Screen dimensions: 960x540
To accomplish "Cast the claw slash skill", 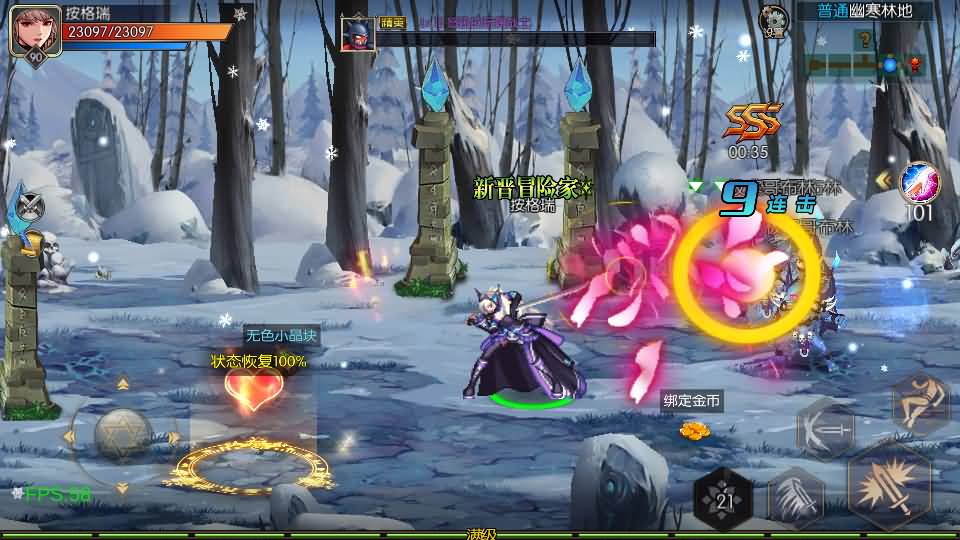I will [795, 495].
